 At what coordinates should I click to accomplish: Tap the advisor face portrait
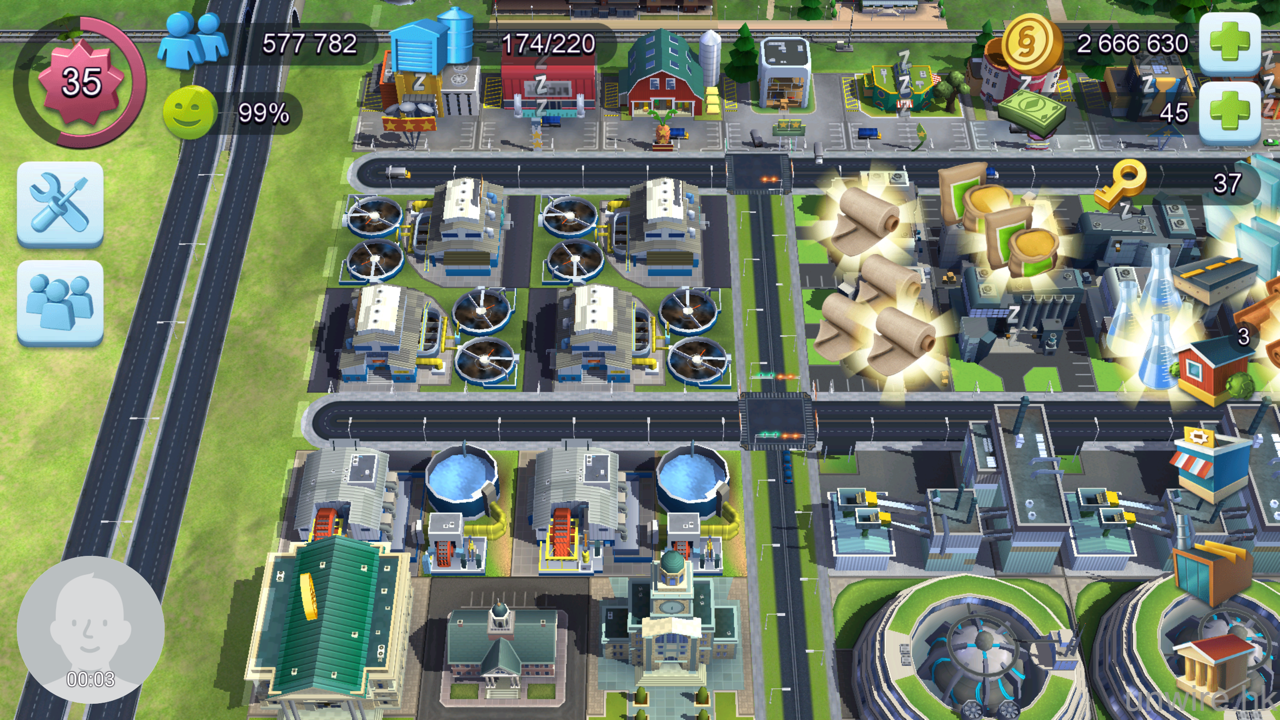pyautogui.click(x=90, y=628)
